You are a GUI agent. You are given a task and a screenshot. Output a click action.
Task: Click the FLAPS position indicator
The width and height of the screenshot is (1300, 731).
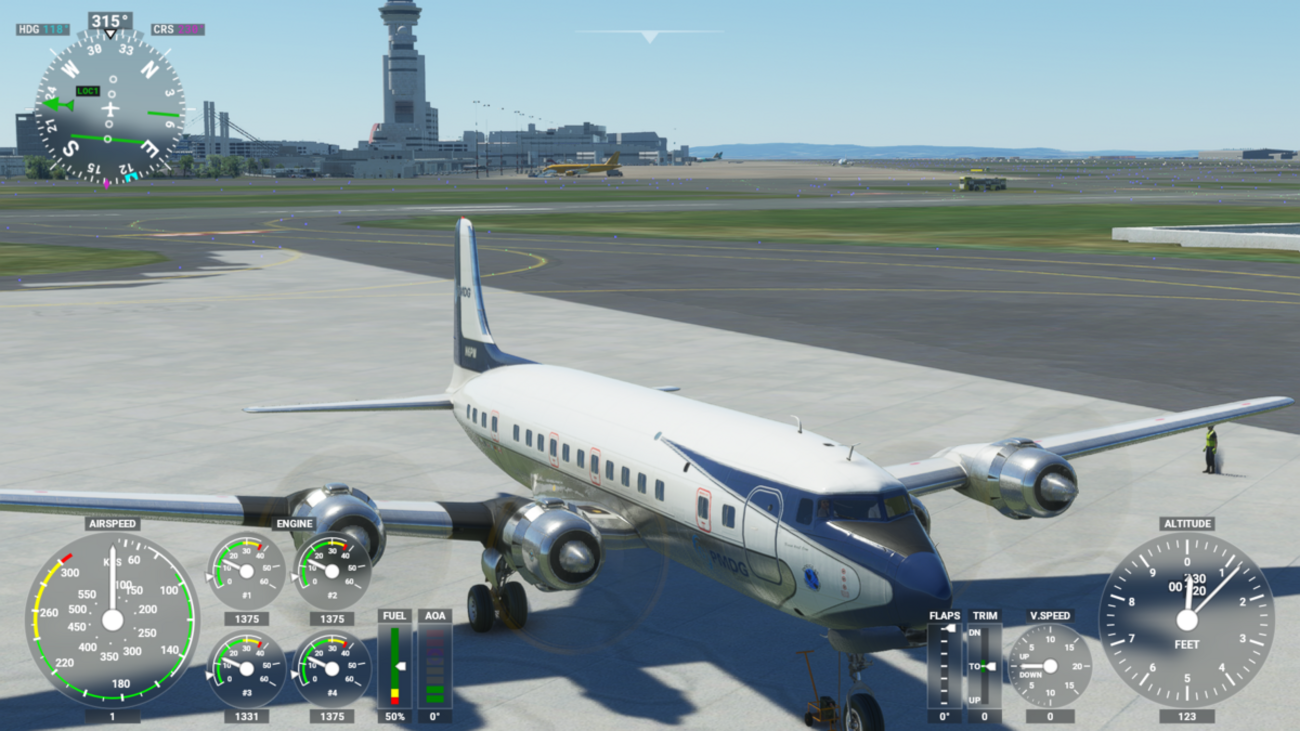tap(944, 665)
